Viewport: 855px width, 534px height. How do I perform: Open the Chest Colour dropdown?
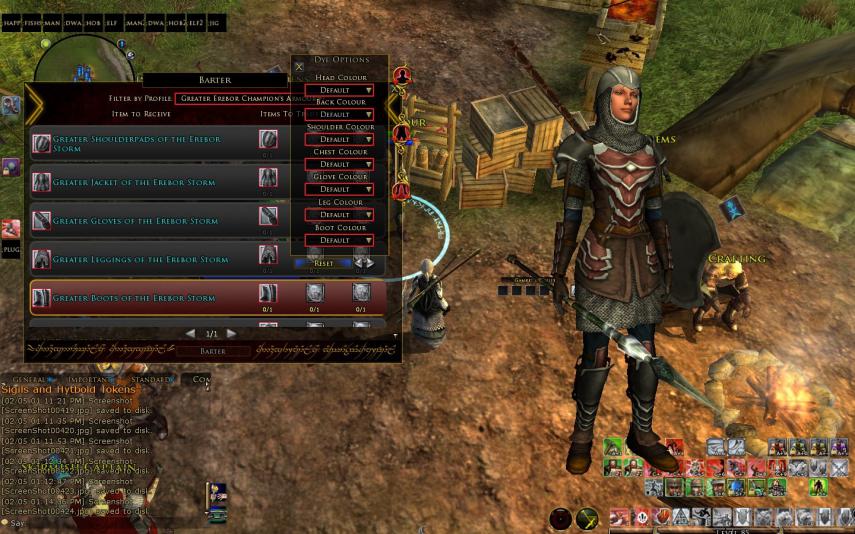point(340,164)
